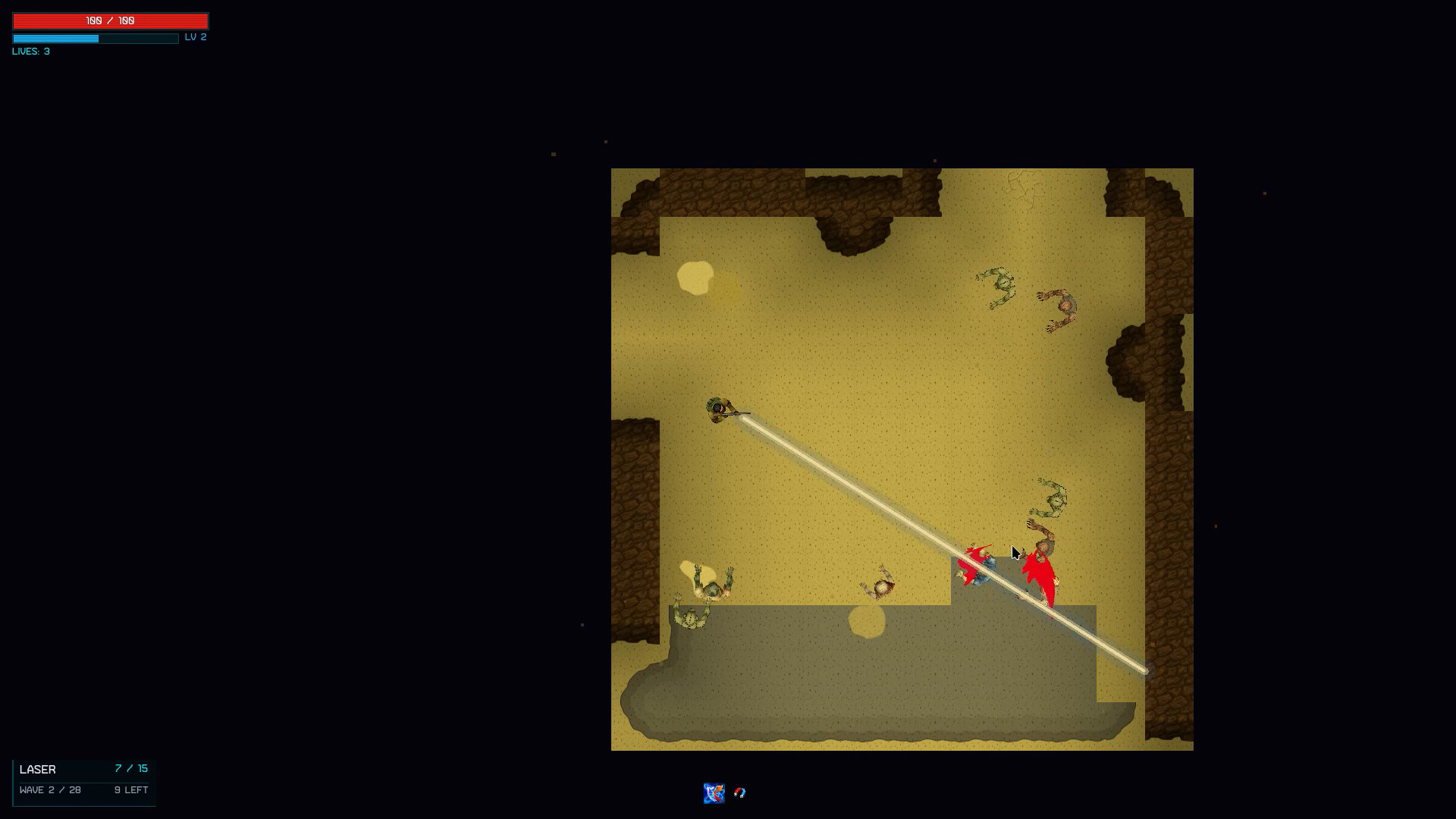
Task: Click the blue experience progress bar
Action: coord(95,38)
